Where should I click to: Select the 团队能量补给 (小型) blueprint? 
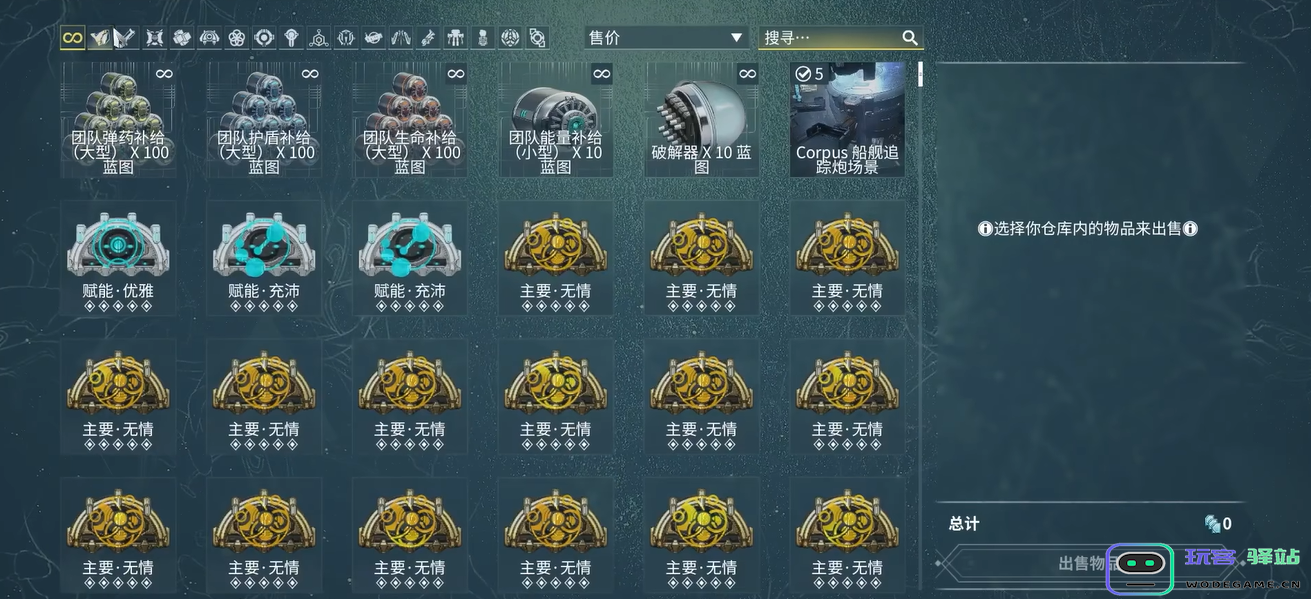click(556, 119)
